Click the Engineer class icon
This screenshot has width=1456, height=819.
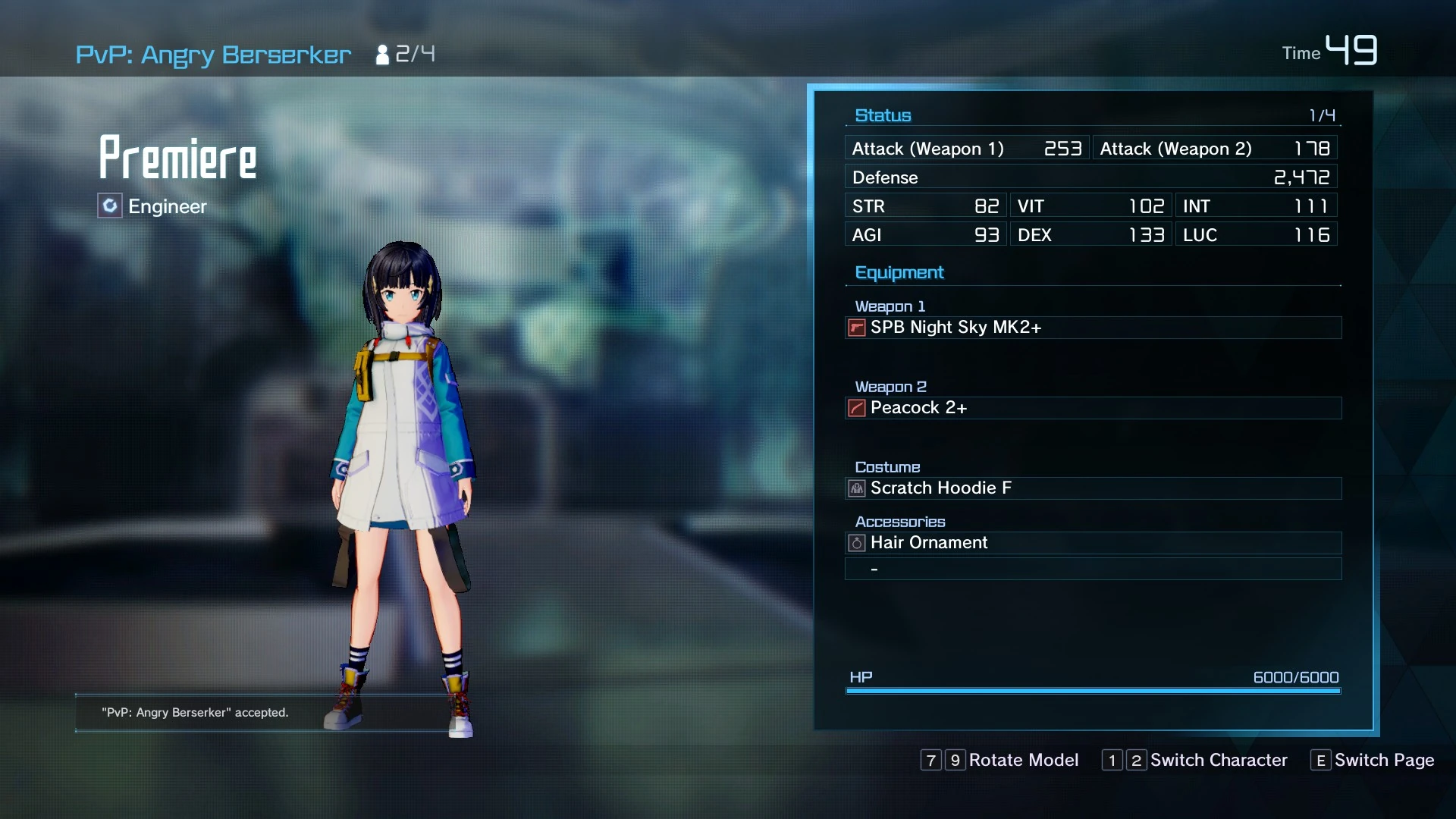110,206
